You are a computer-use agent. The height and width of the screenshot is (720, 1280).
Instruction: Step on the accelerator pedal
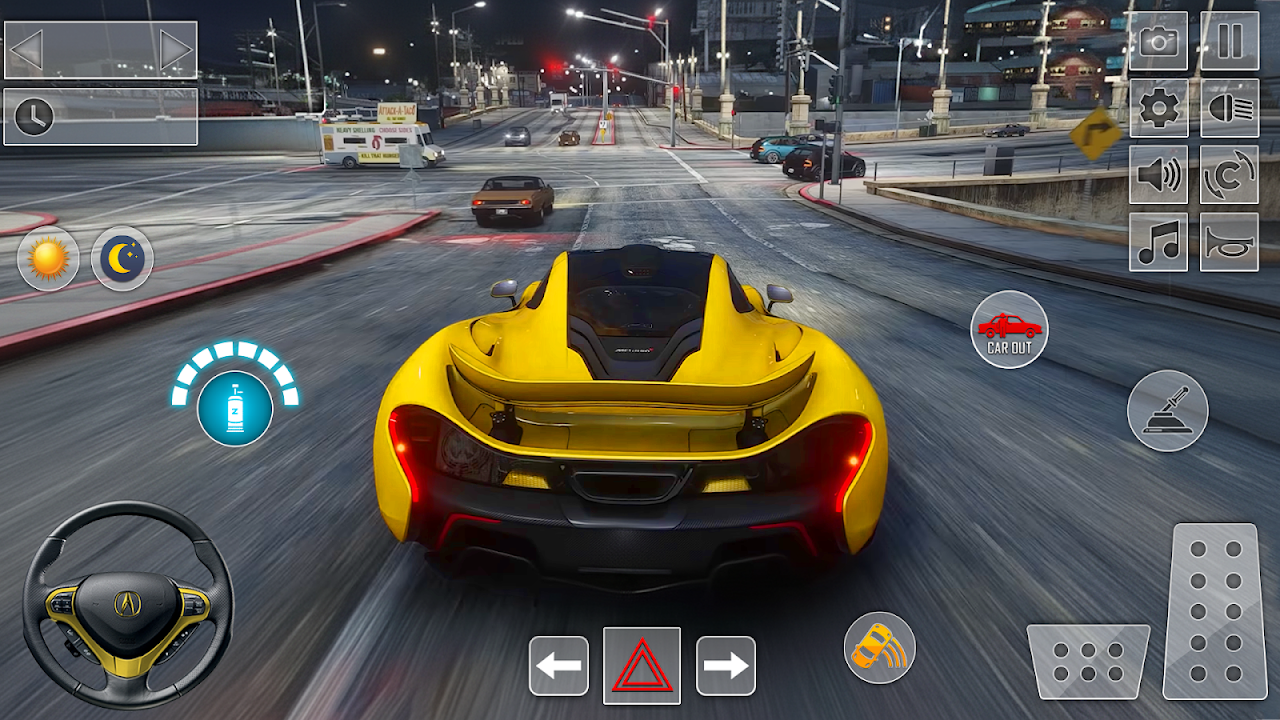click(x=1215, y=610)
